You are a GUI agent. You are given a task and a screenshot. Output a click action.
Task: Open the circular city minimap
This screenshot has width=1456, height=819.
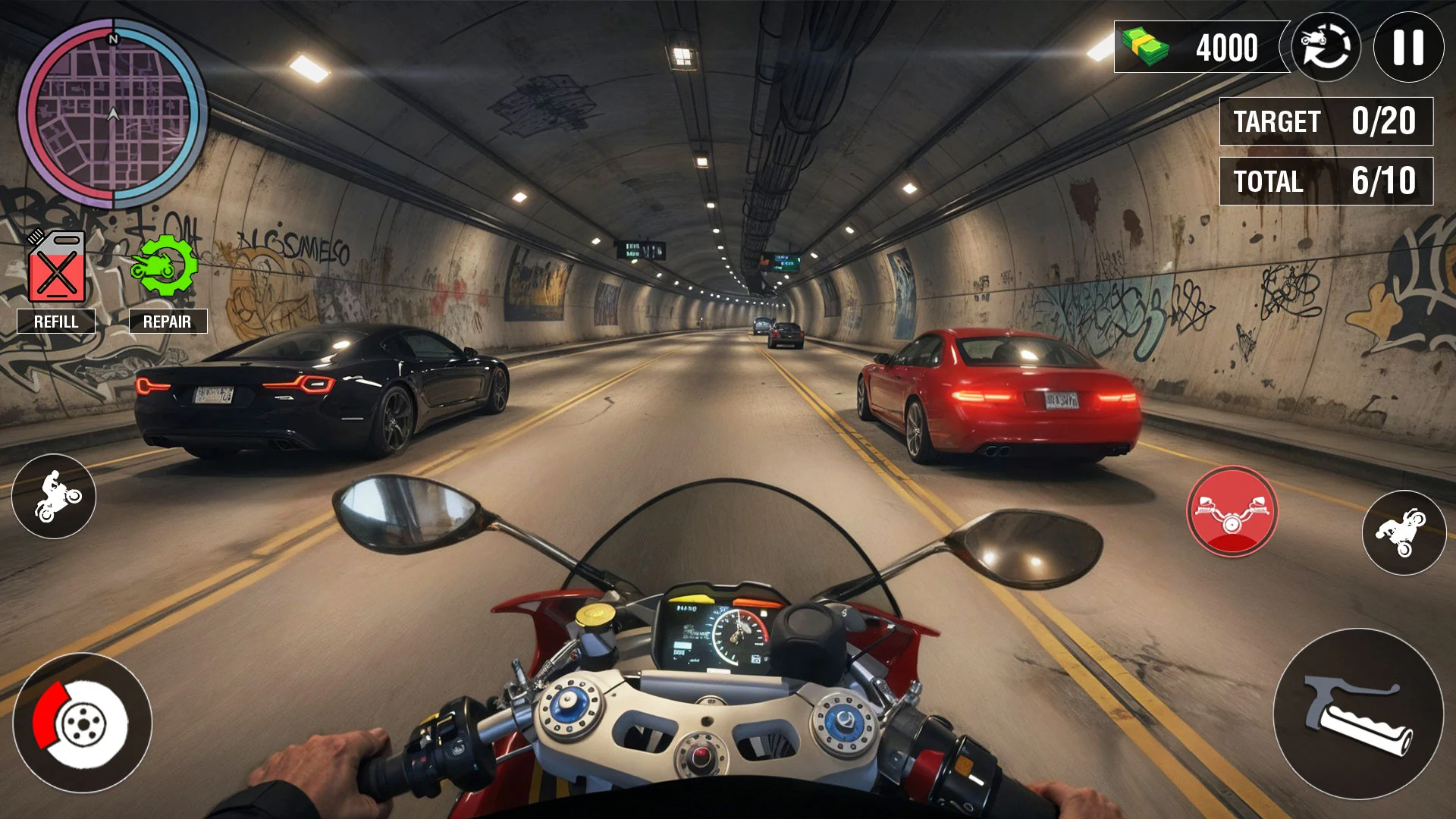[113, 114]
